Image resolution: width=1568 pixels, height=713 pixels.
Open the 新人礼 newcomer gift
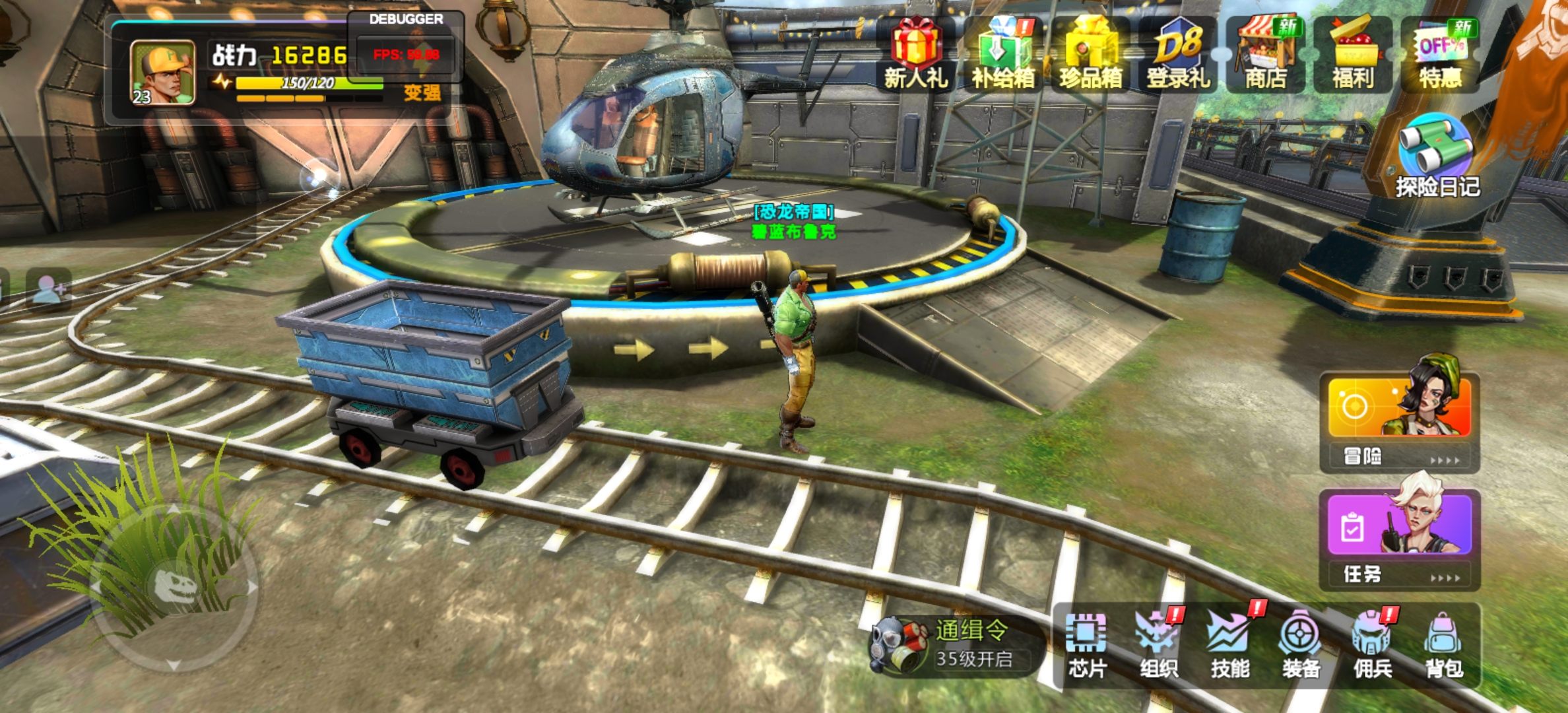coord(916,54)
